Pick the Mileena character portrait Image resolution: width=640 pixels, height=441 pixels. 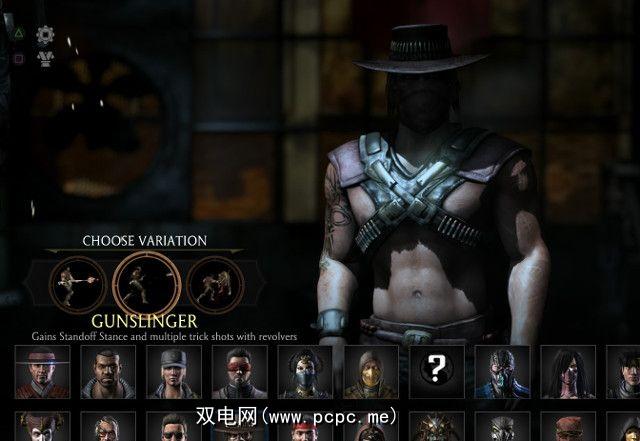click(568, 373)
